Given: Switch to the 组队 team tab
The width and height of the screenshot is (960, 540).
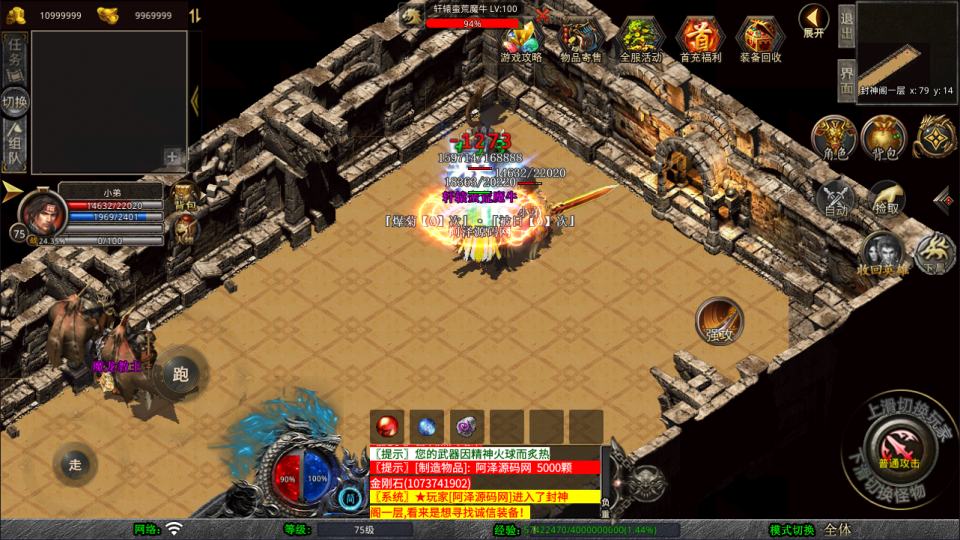Looking at the screenshot, I should click(15, 146).
